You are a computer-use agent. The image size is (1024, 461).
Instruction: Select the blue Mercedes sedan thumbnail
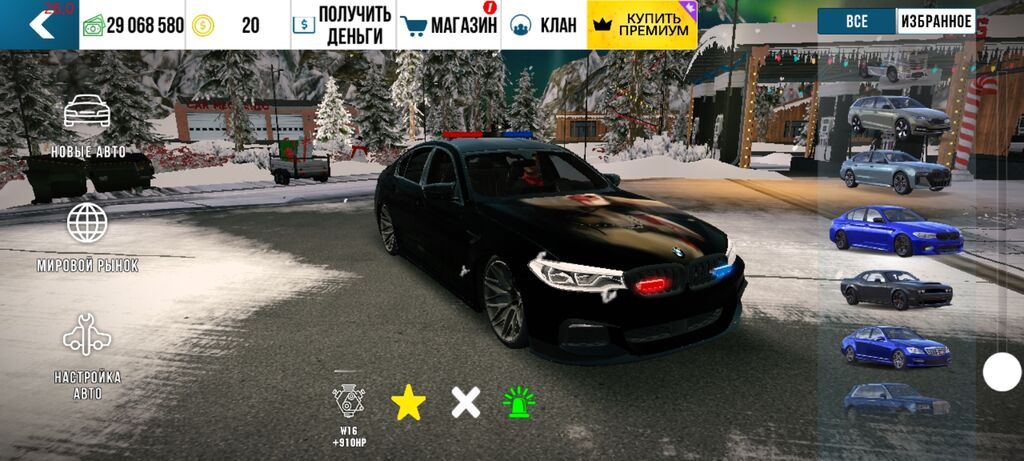(895, 346)
